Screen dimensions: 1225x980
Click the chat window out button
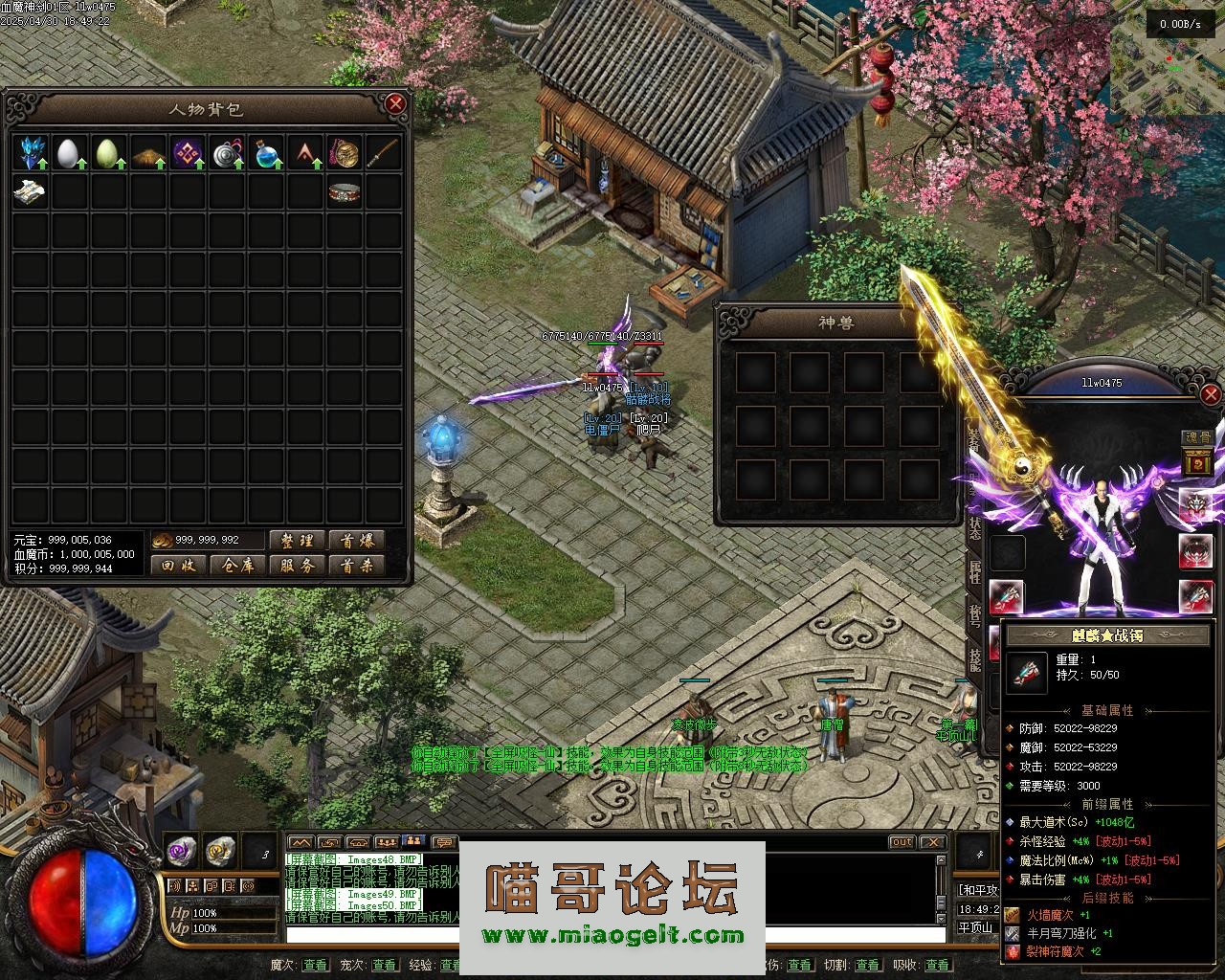(902, 842)
